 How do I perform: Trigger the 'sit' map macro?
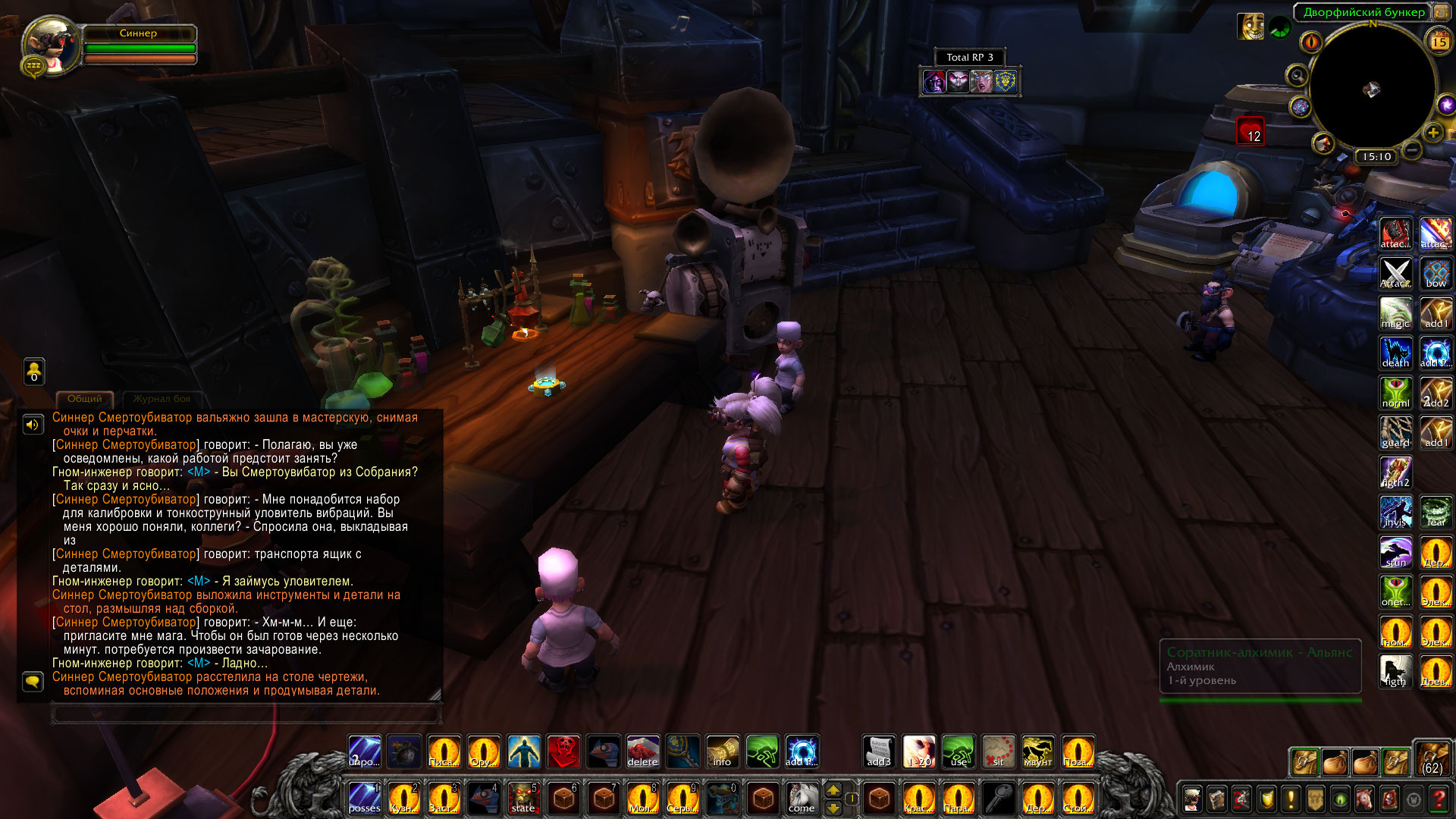click(x=998, y=752)
